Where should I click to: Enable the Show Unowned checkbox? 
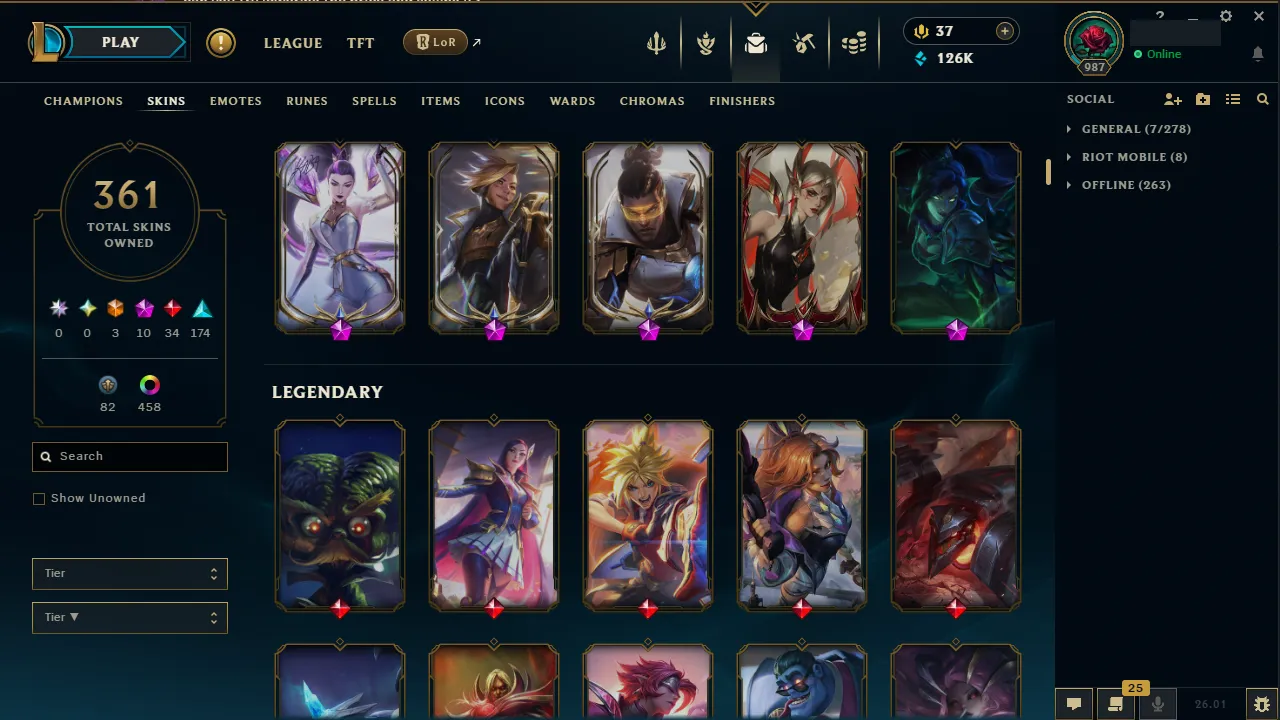[x=39, y=498]
